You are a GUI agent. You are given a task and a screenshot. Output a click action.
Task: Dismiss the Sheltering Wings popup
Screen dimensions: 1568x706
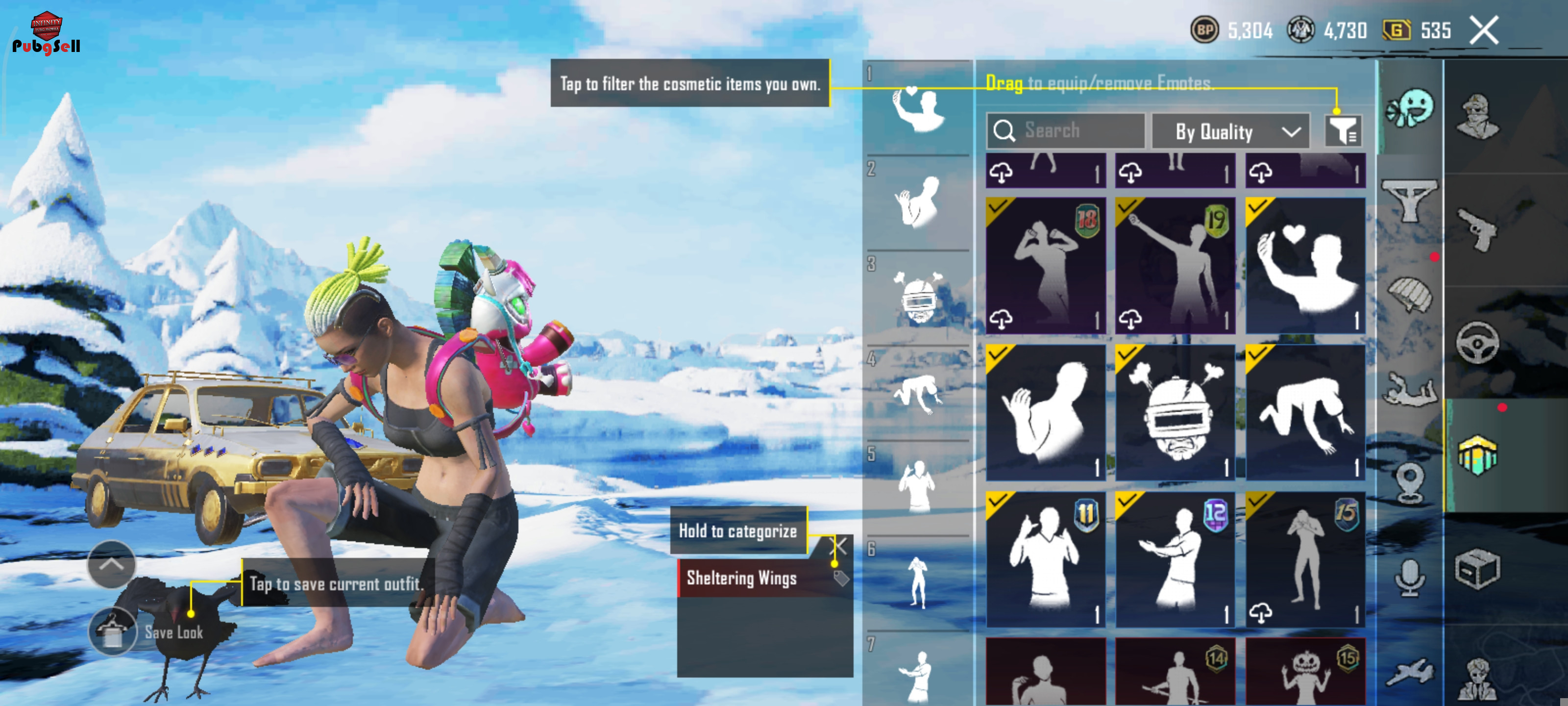pyautogui.click(x=839, y=546)
